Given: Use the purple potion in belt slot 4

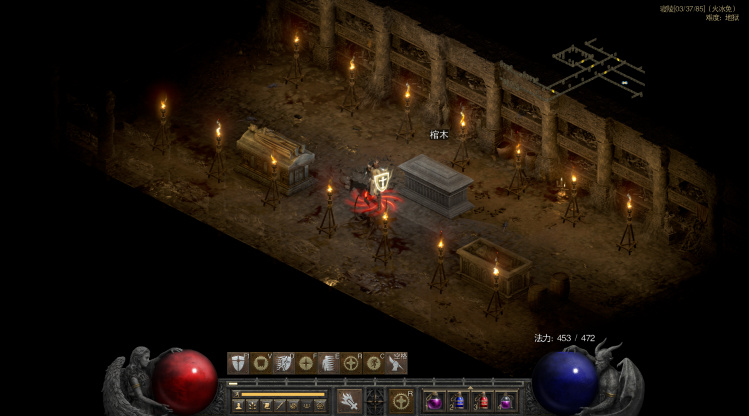Looking at the screenshot, I should point(507,402).
